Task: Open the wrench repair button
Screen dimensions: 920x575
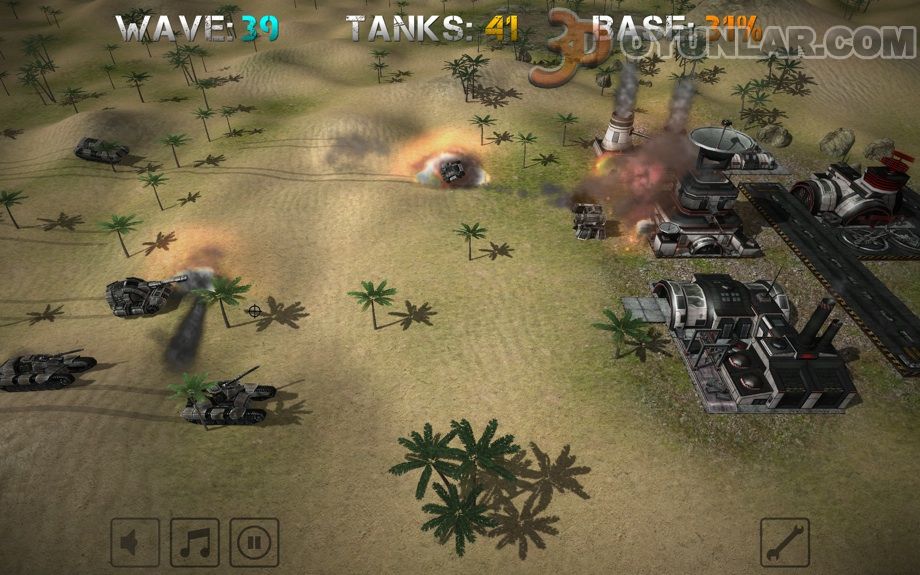Action: (x=784, y=543)
